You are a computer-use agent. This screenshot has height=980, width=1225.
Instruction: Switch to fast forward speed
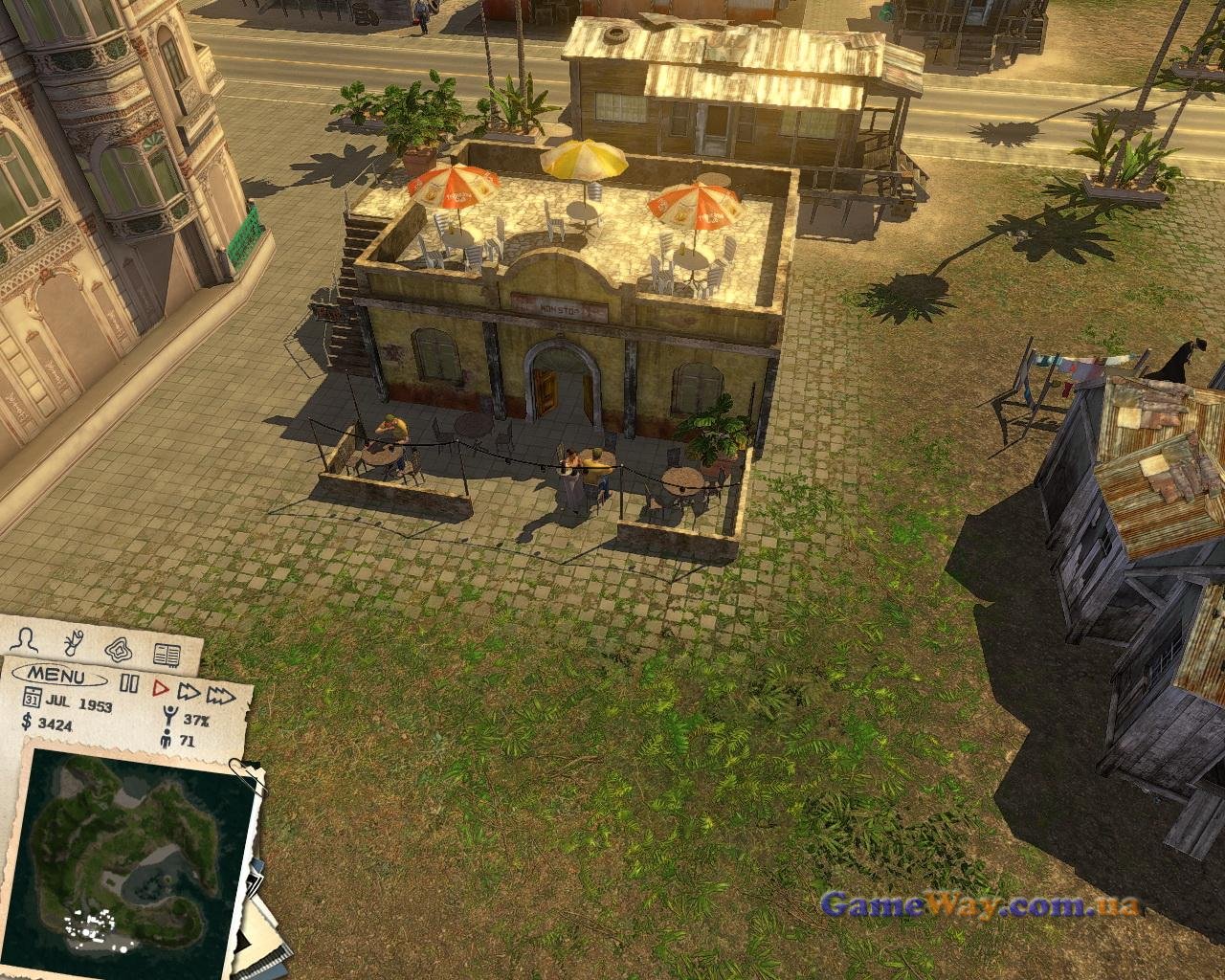(189, 690)
